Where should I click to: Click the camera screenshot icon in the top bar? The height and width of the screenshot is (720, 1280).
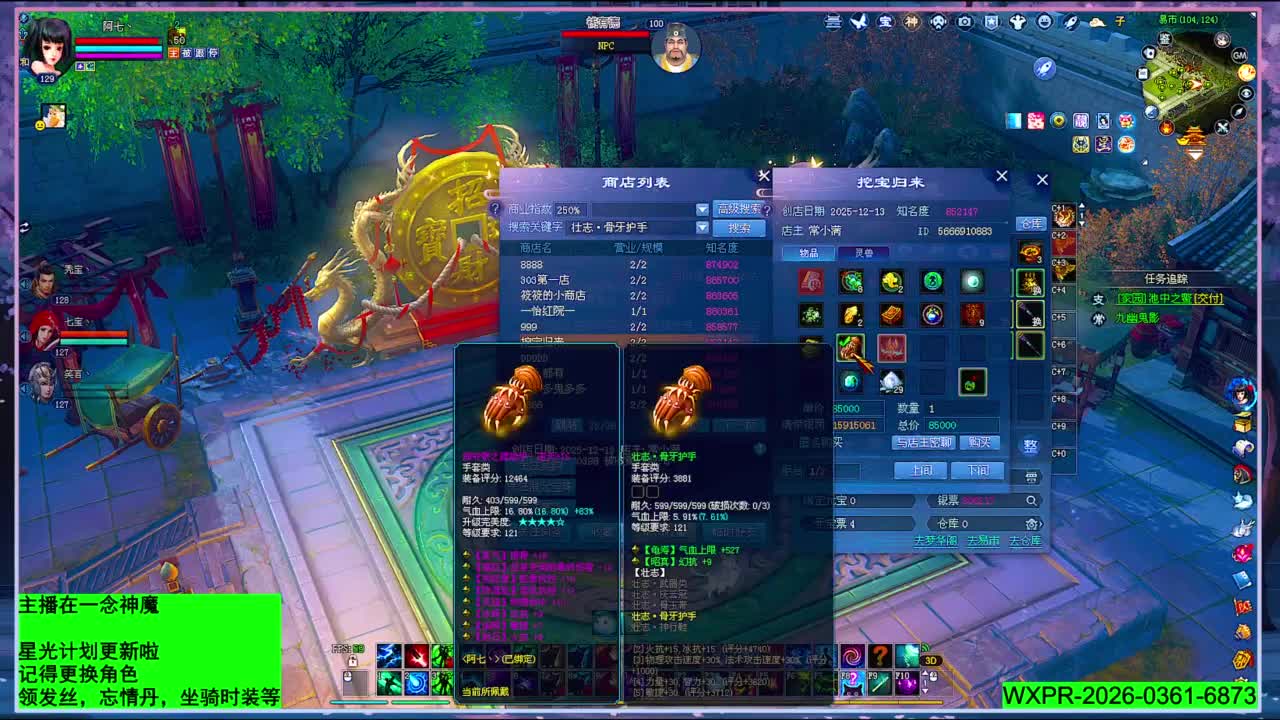[x=965, y=22]
